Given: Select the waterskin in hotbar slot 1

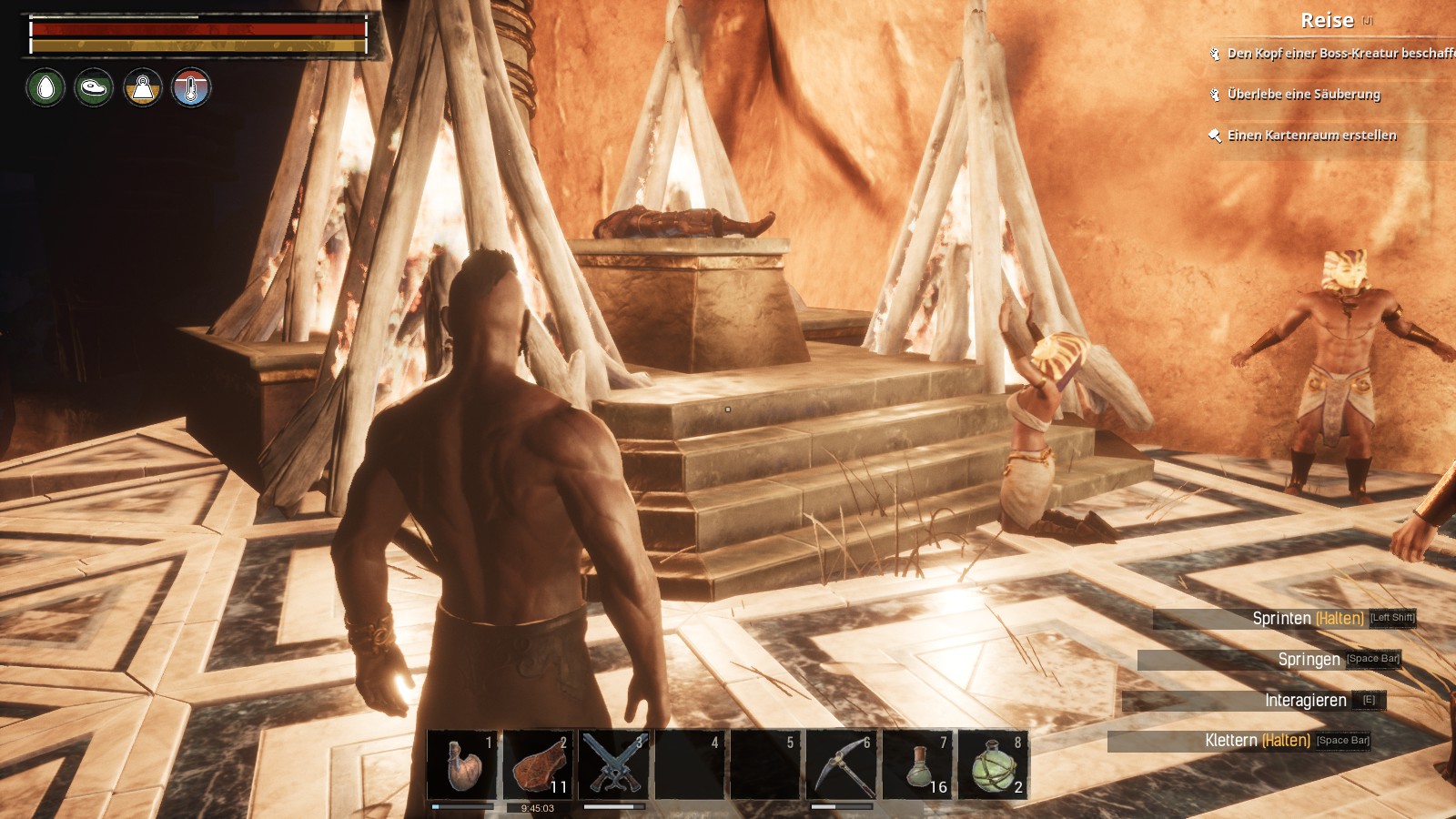Looking at the screenshot, I should (462, 765).
